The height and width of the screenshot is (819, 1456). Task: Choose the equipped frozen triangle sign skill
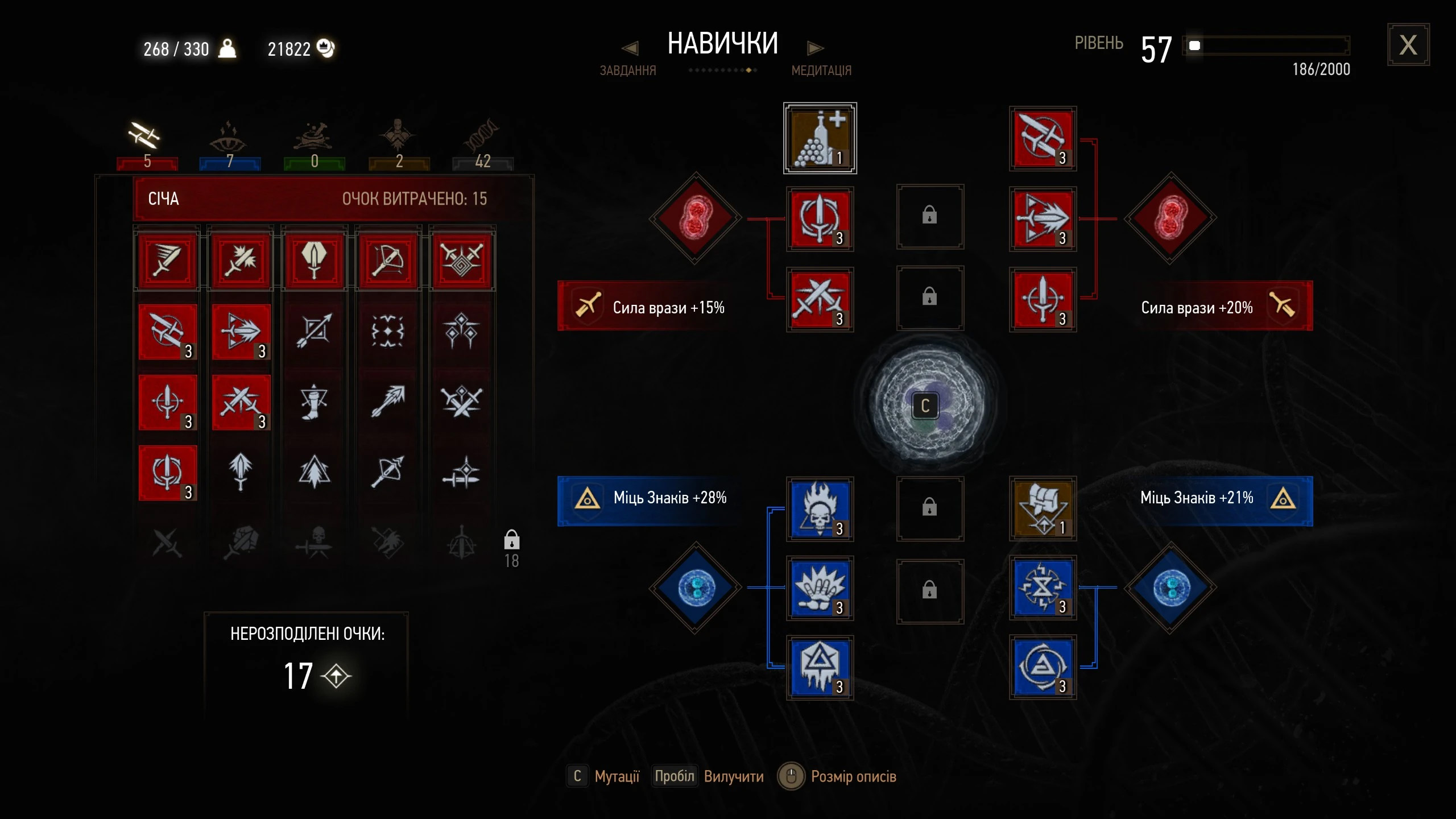pyautogui.click(x=820, y=667)
